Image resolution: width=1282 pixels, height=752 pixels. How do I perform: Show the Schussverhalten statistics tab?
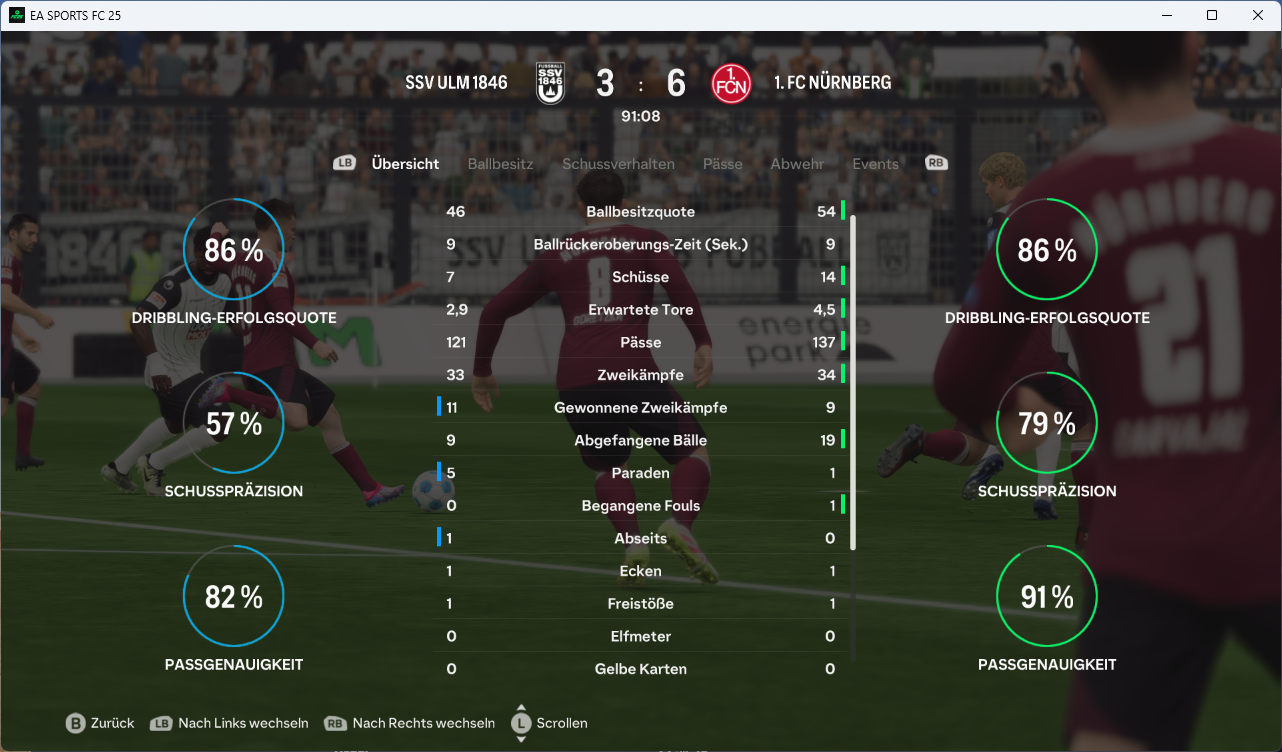[x=618, y=164]
